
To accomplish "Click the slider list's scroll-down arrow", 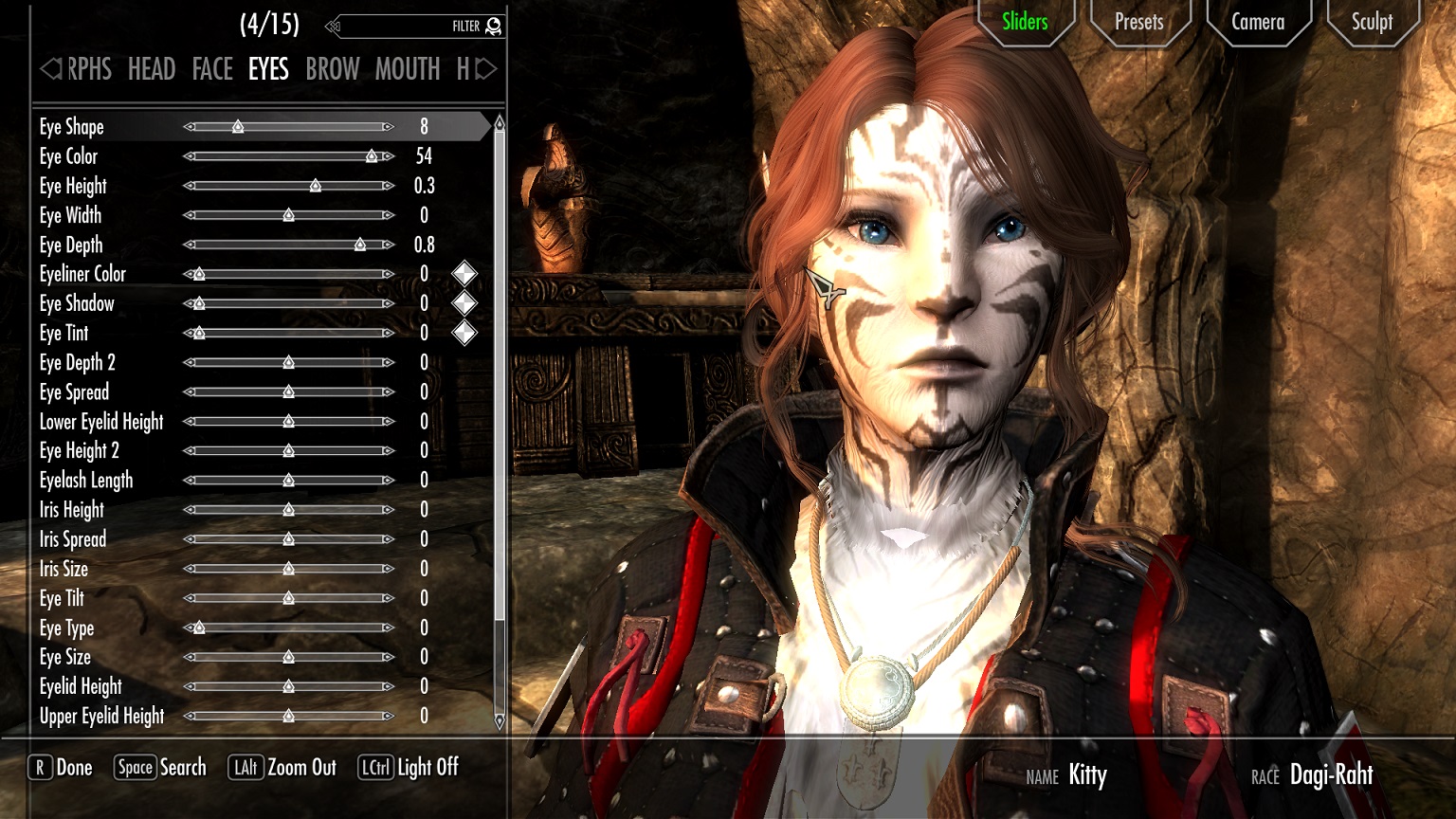I will pyautogui.click(x=500, y=721).
